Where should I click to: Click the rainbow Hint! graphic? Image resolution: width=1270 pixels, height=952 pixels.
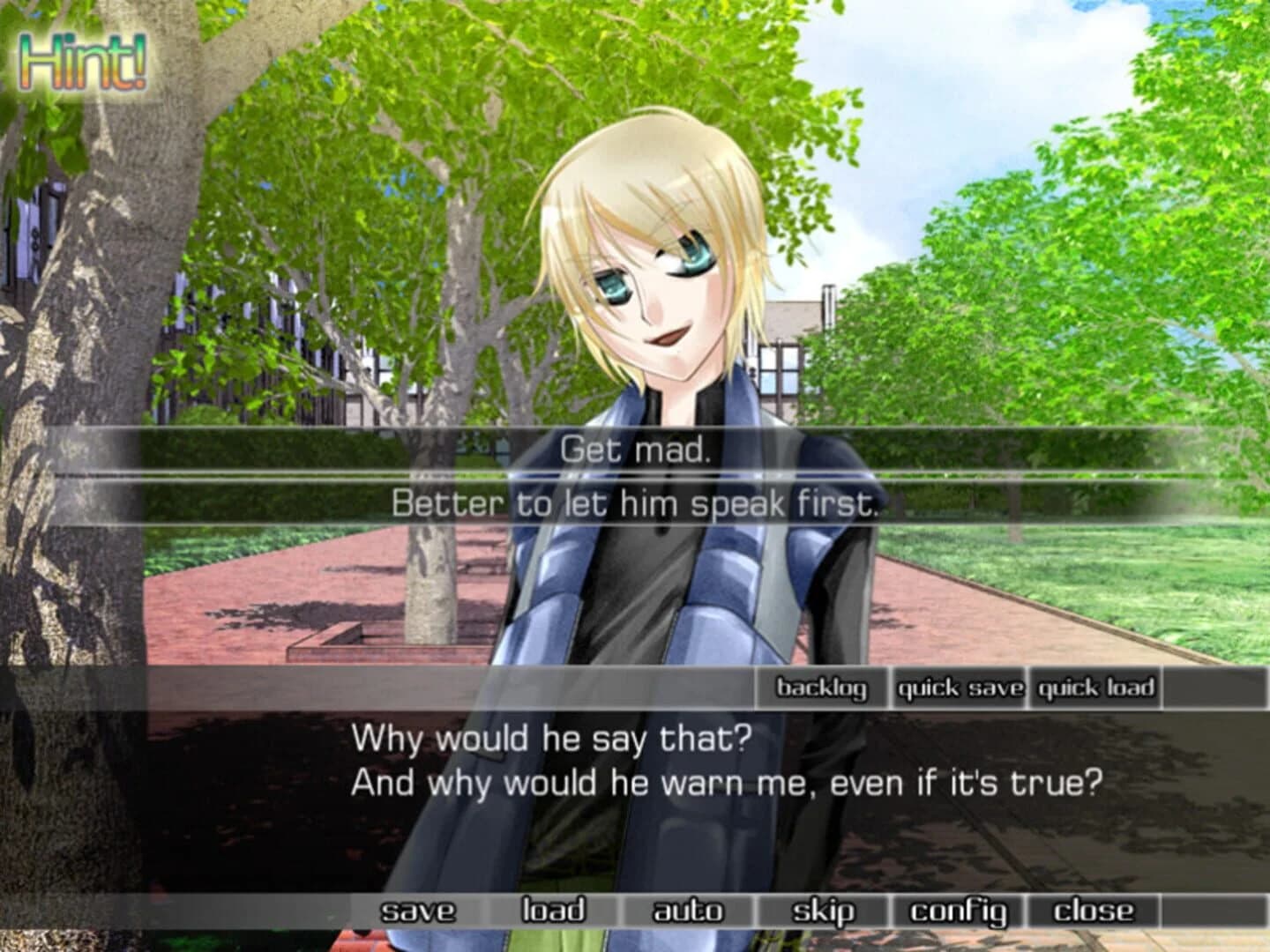tap(83, 62)
